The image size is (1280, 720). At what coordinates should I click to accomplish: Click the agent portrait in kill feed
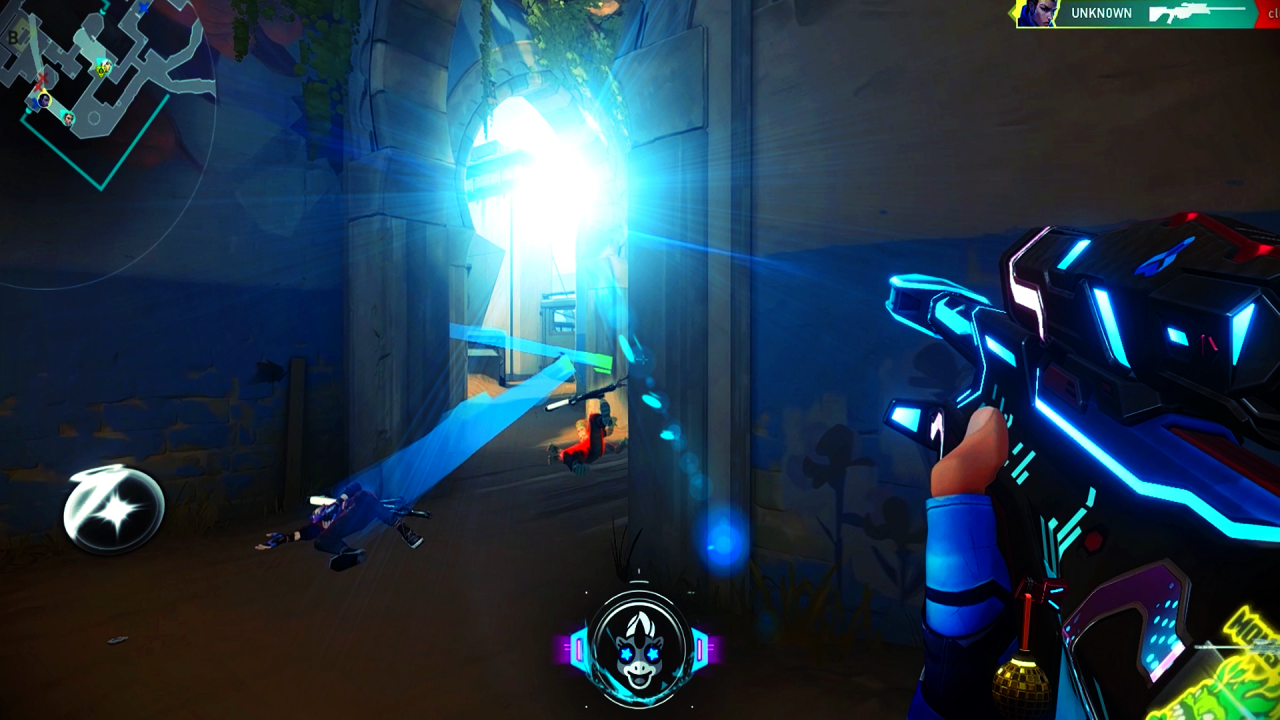(x=1038, y=14)
